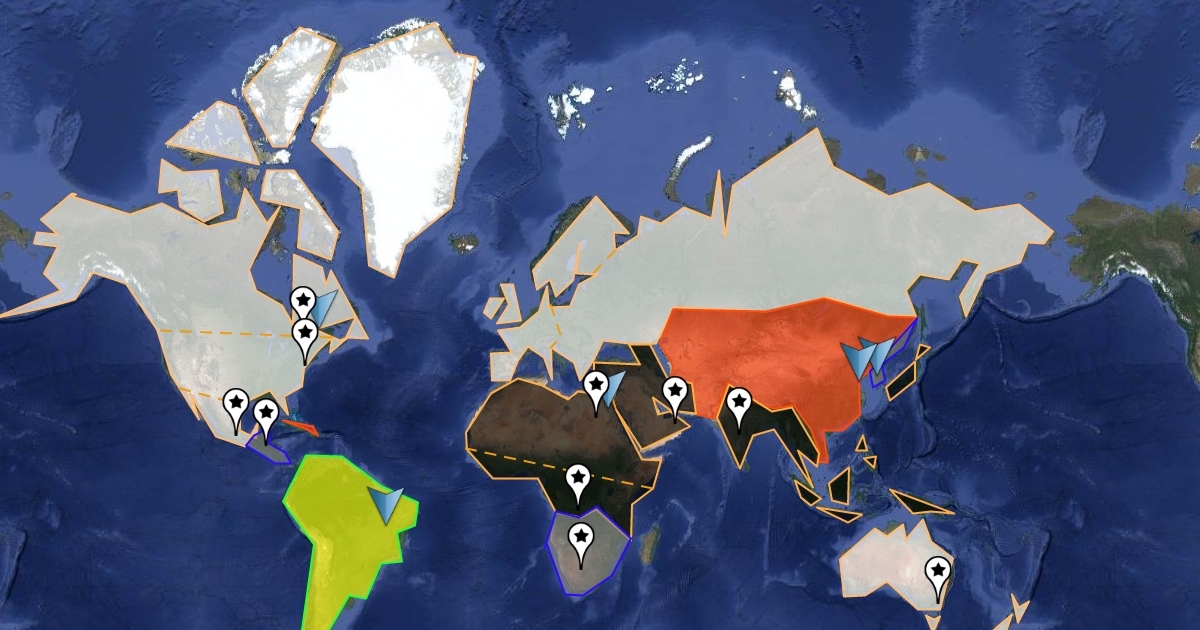Open the star pin on the Arabian Peninsula

point(675,391)
